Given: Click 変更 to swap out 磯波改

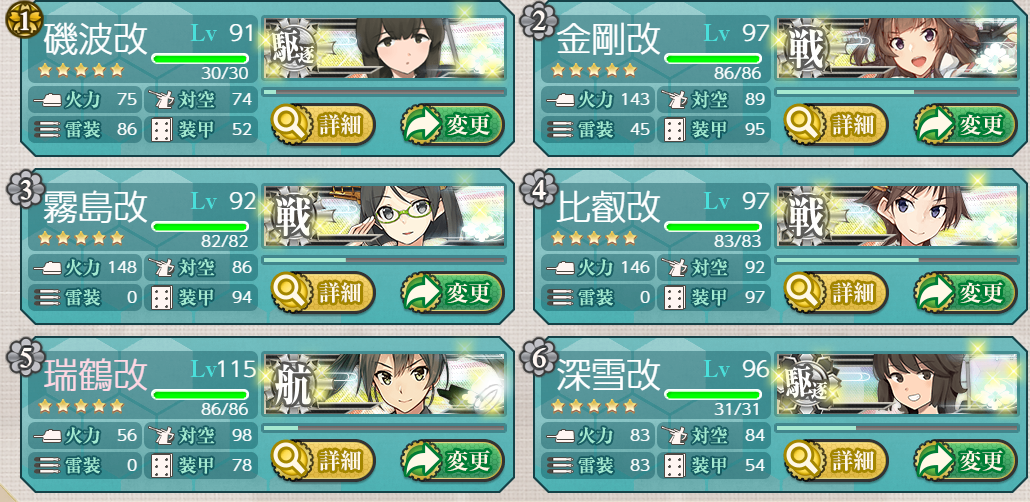Looking at the screenshot, I should pyautogui.click(x=452, y=124).
